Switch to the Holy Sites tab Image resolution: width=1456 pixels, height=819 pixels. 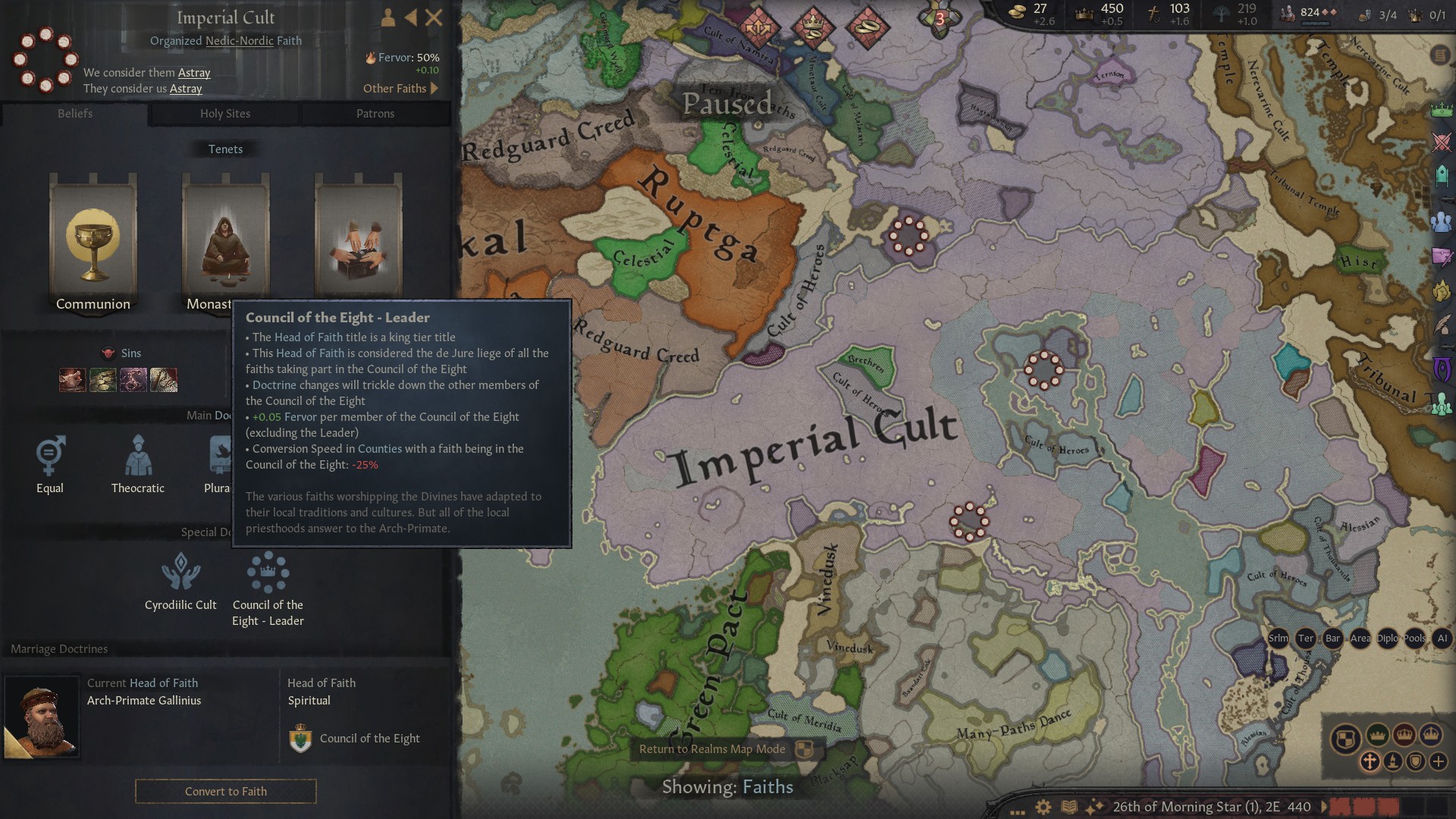click(224, 114)
